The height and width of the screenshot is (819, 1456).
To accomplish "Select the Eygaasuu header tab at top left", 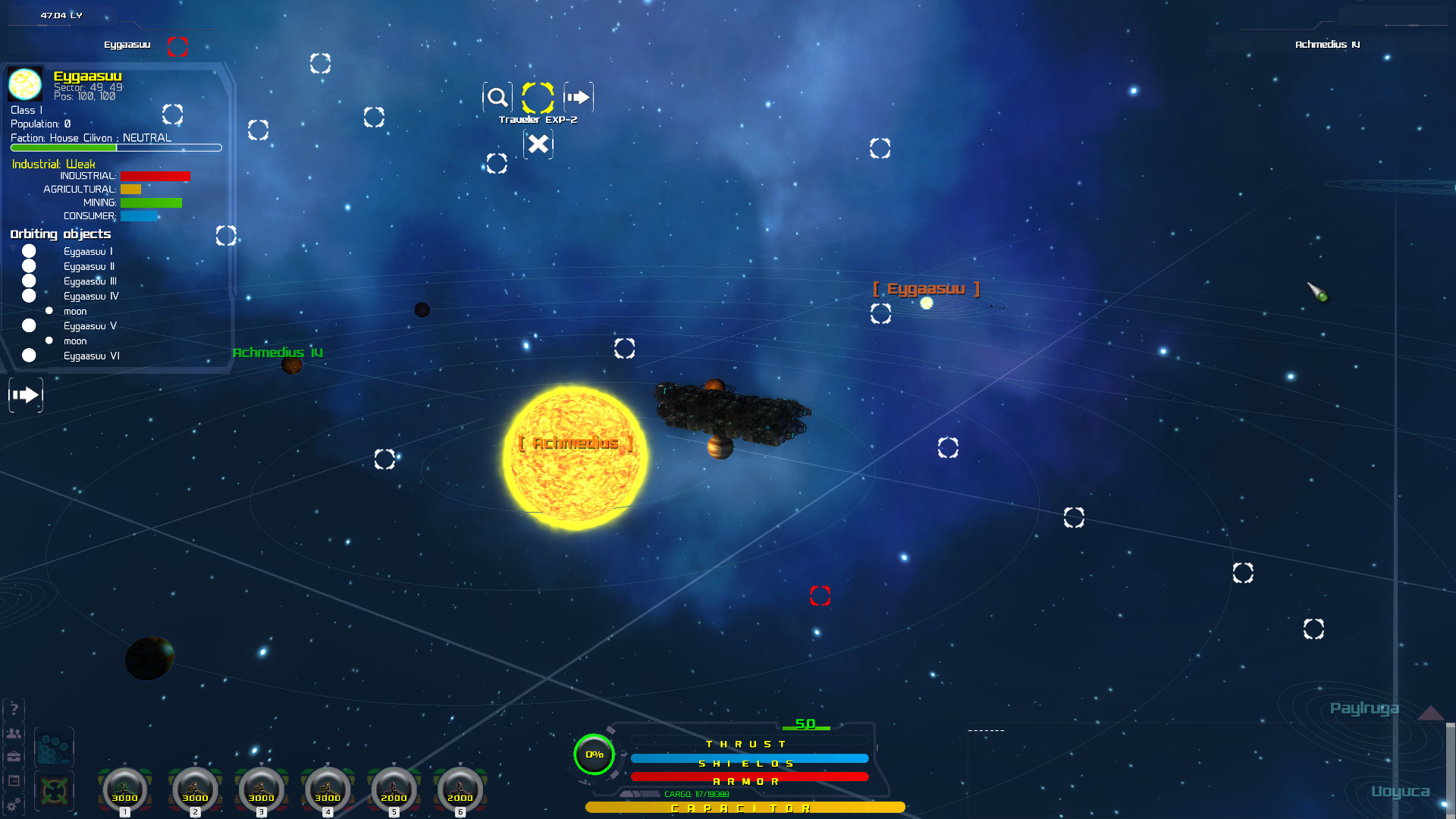I will (127, 45).
